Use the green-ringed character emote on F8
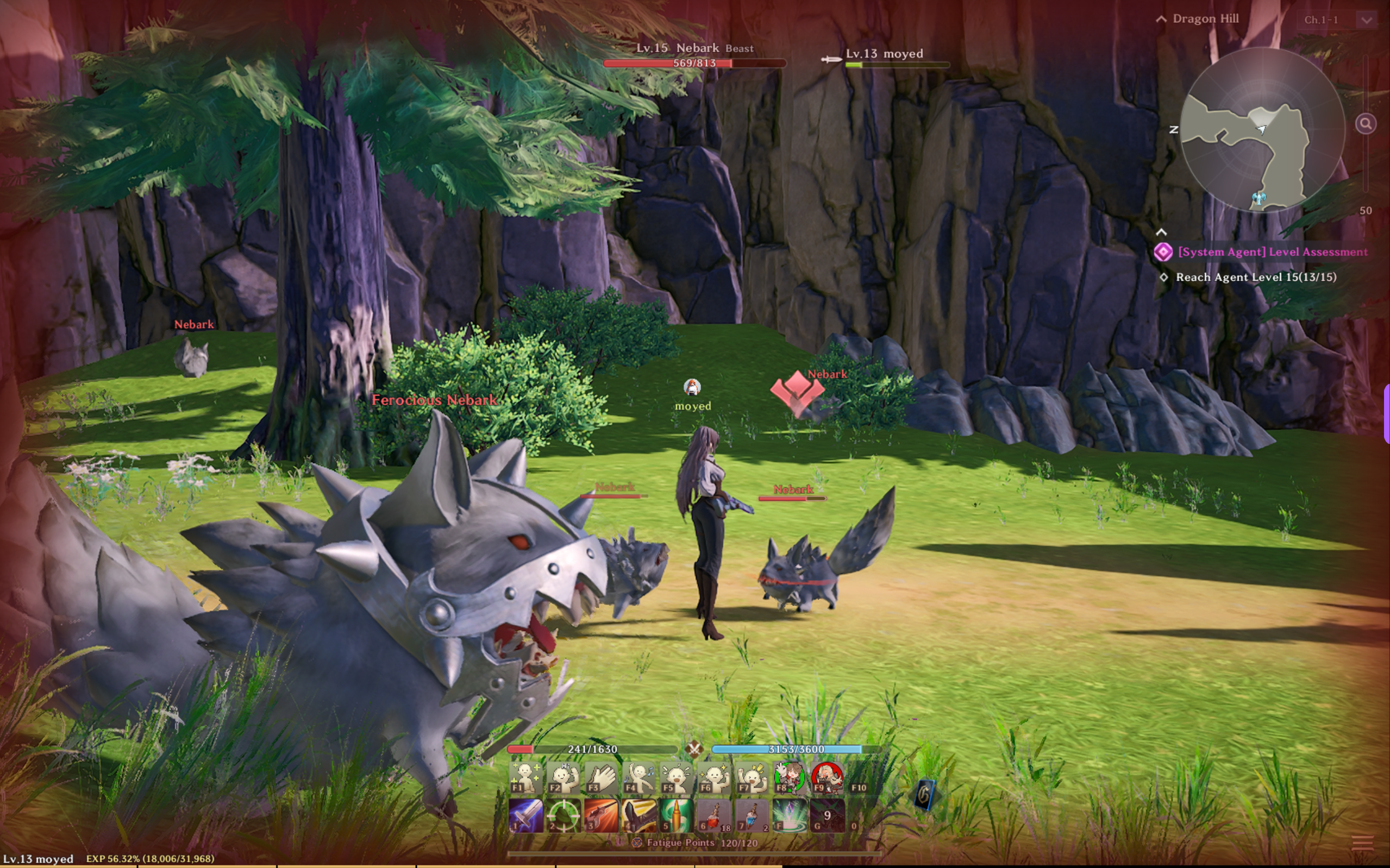 coord(790,778)
